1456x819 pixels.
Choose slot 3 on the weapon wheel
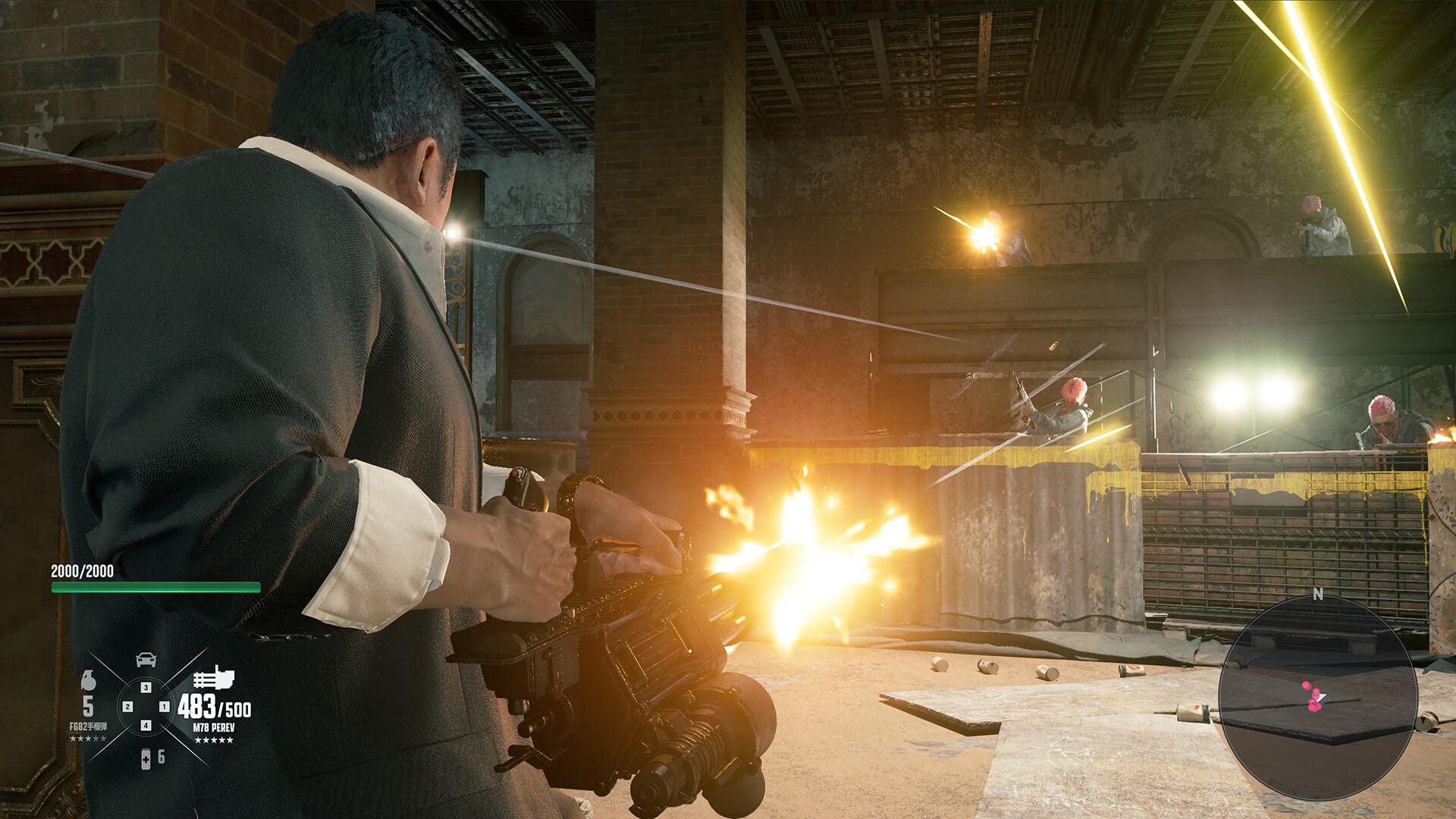pos(146,688)
